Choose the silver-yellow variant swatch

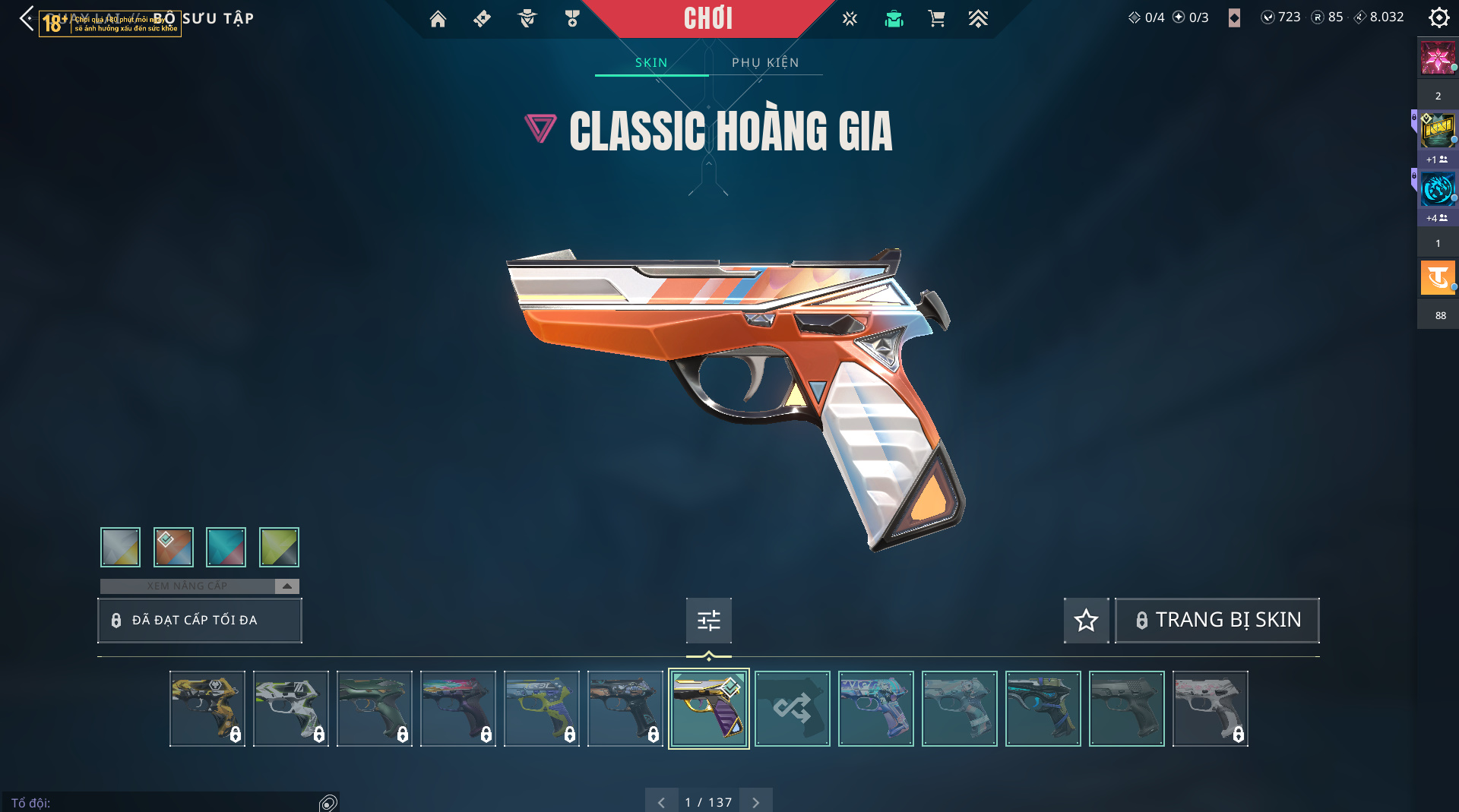[x=120, y=547]
